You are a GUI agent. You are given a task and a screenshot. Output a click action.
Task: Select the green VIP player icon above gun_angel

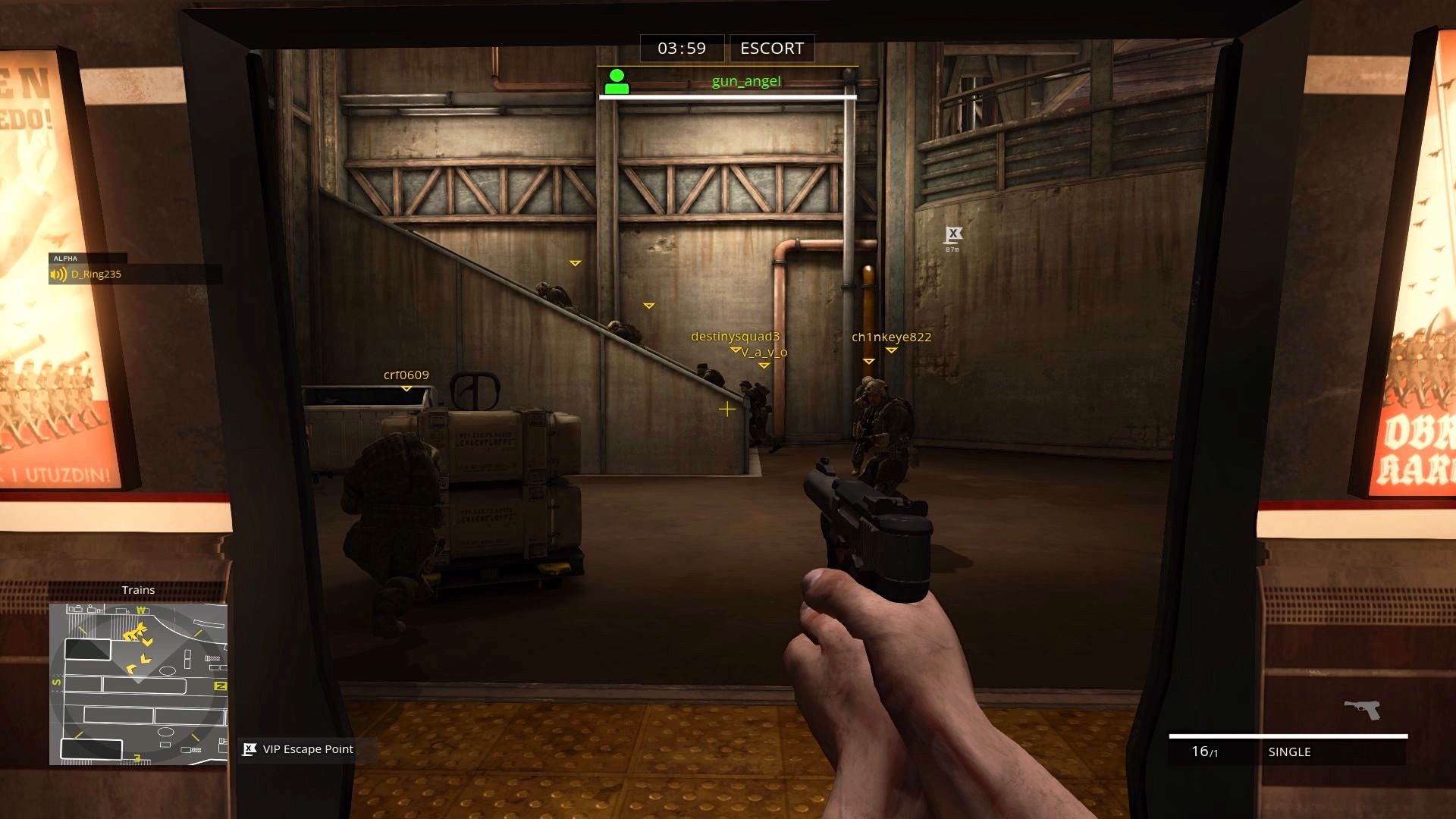[x=617, y=81]
